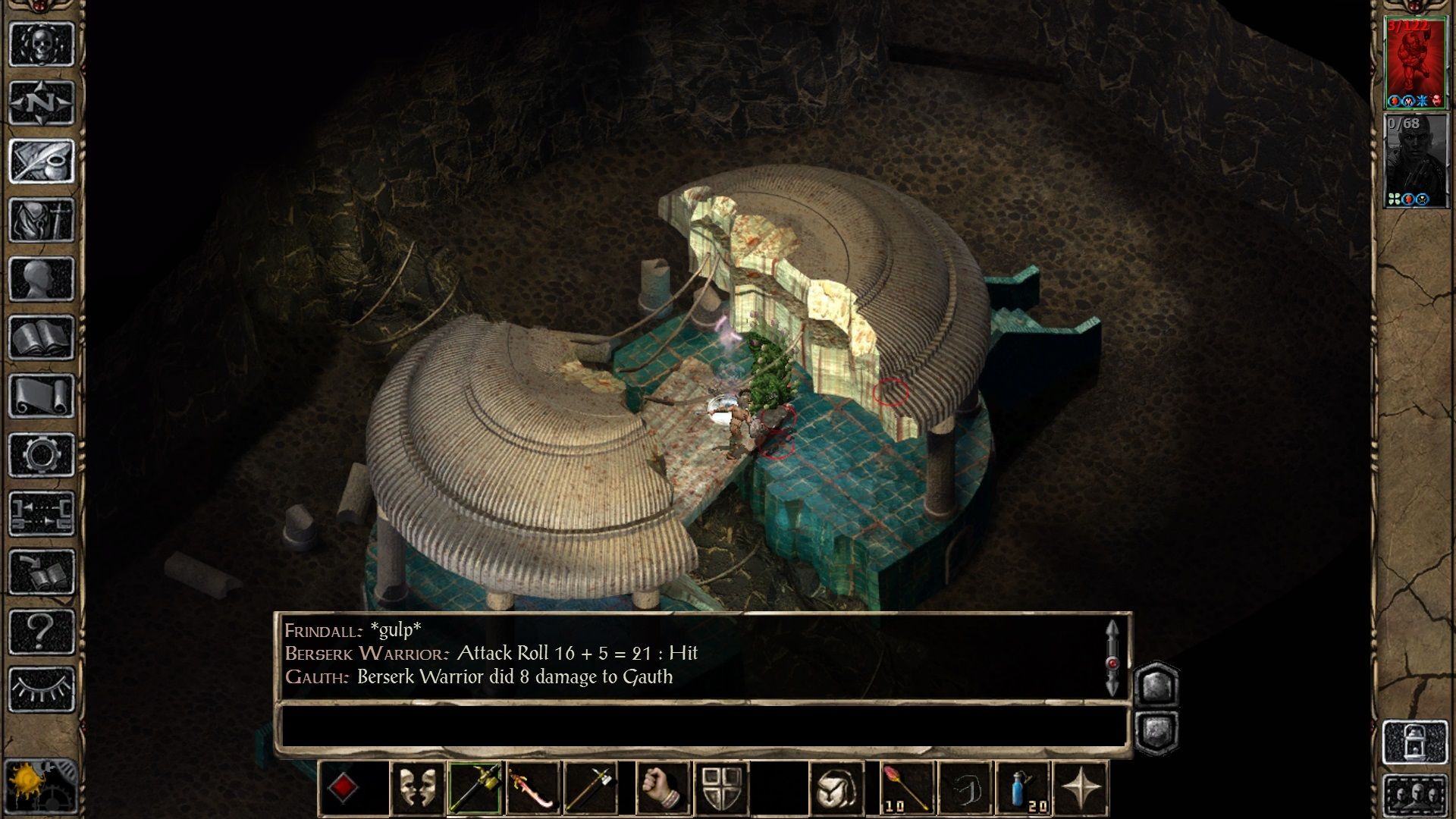
Task: Choose the warhammer quick weapon slot
Action: (475, 789)
